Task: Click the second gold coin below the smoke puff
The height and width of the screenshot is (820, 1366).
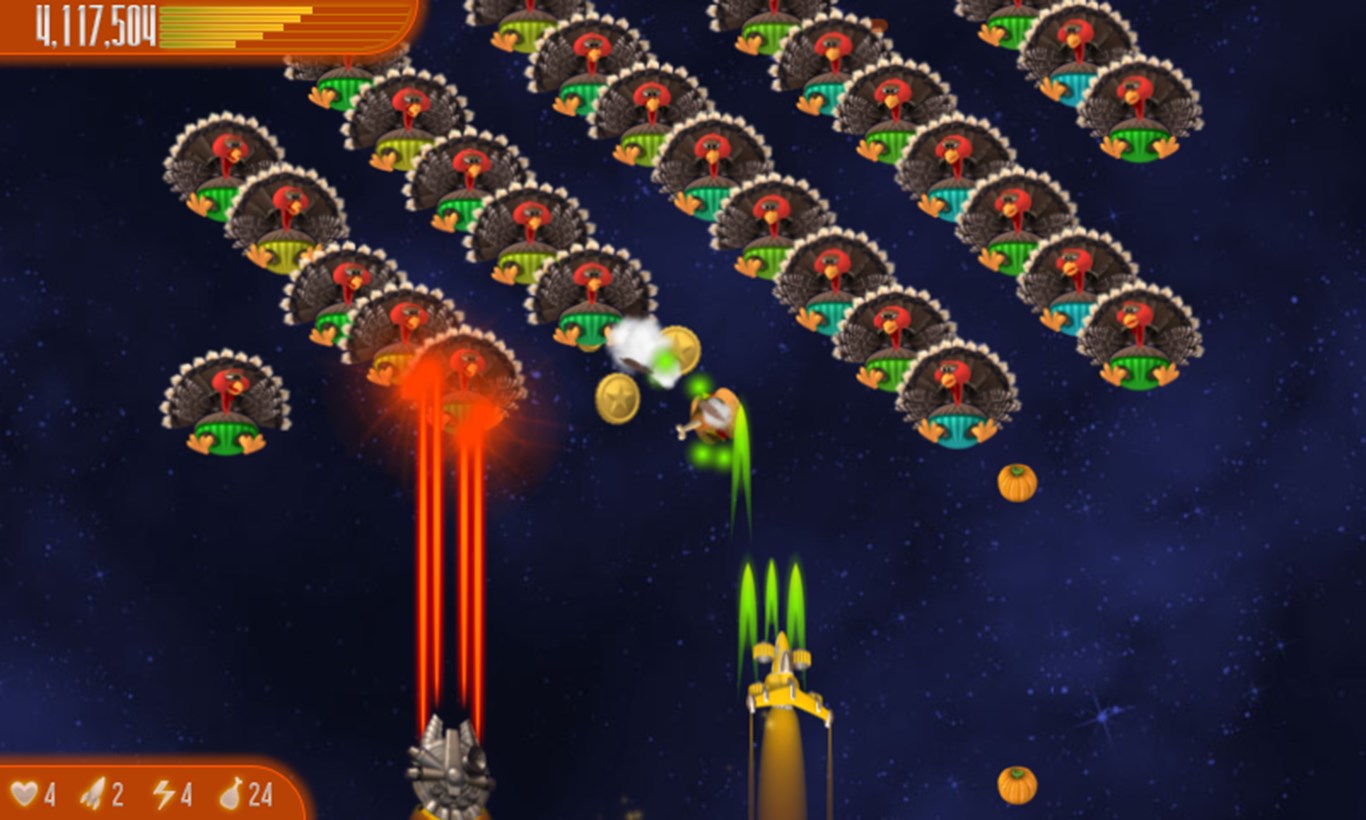Action: (618, 398)
